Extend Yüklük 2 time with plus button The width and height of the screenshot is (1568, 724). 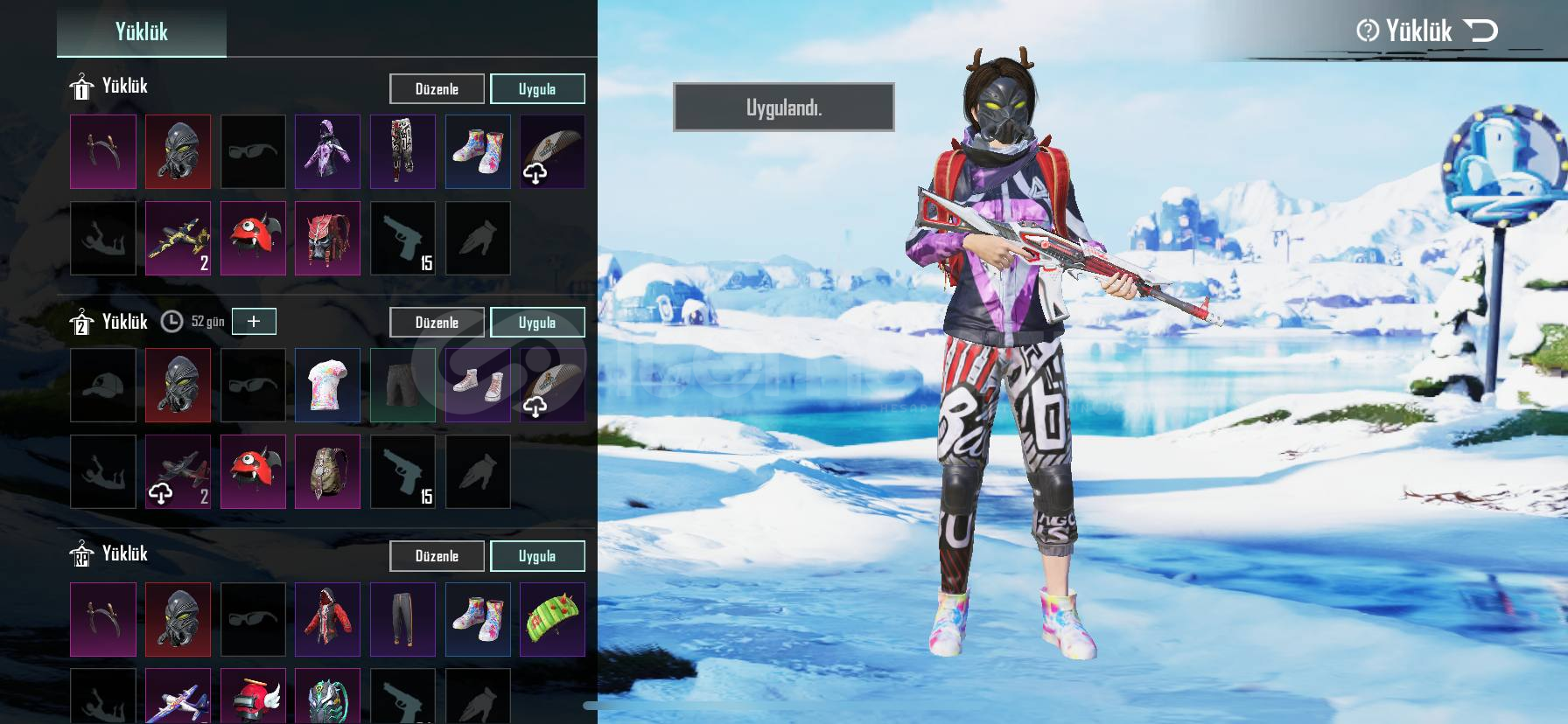pyautogui.click(x=253, y=322)
